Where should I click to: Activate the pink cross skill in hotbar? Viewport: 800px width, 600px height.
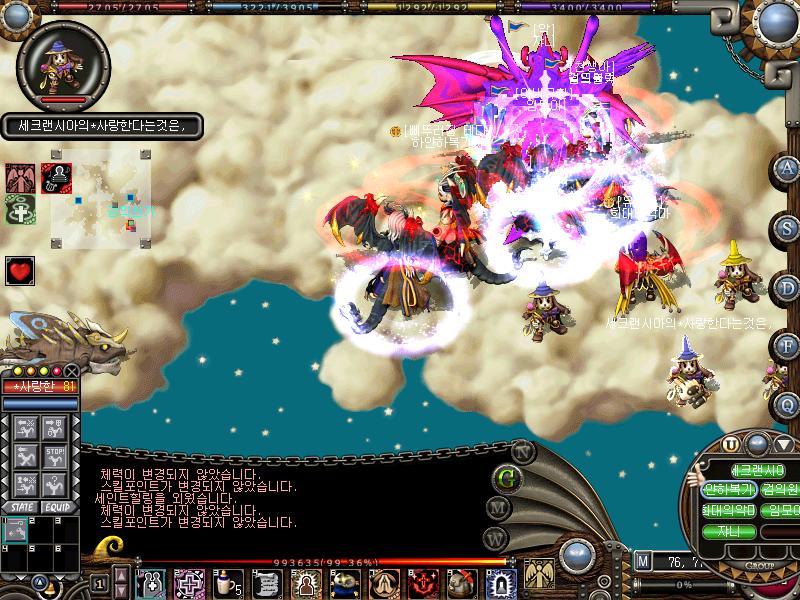click(x=188, y=581)
